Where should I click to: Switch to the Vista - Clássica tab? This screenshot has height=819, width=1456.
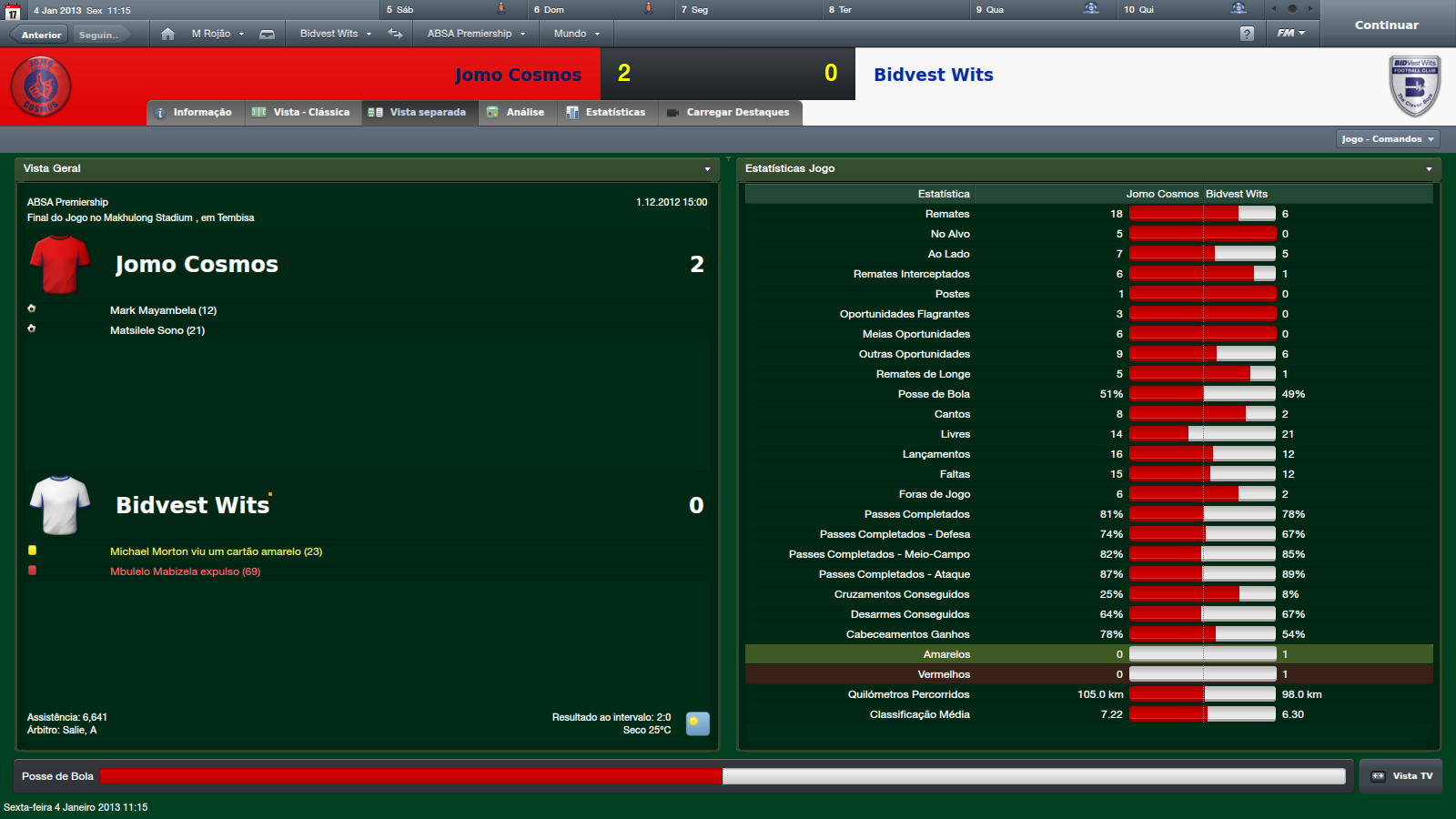302,113
